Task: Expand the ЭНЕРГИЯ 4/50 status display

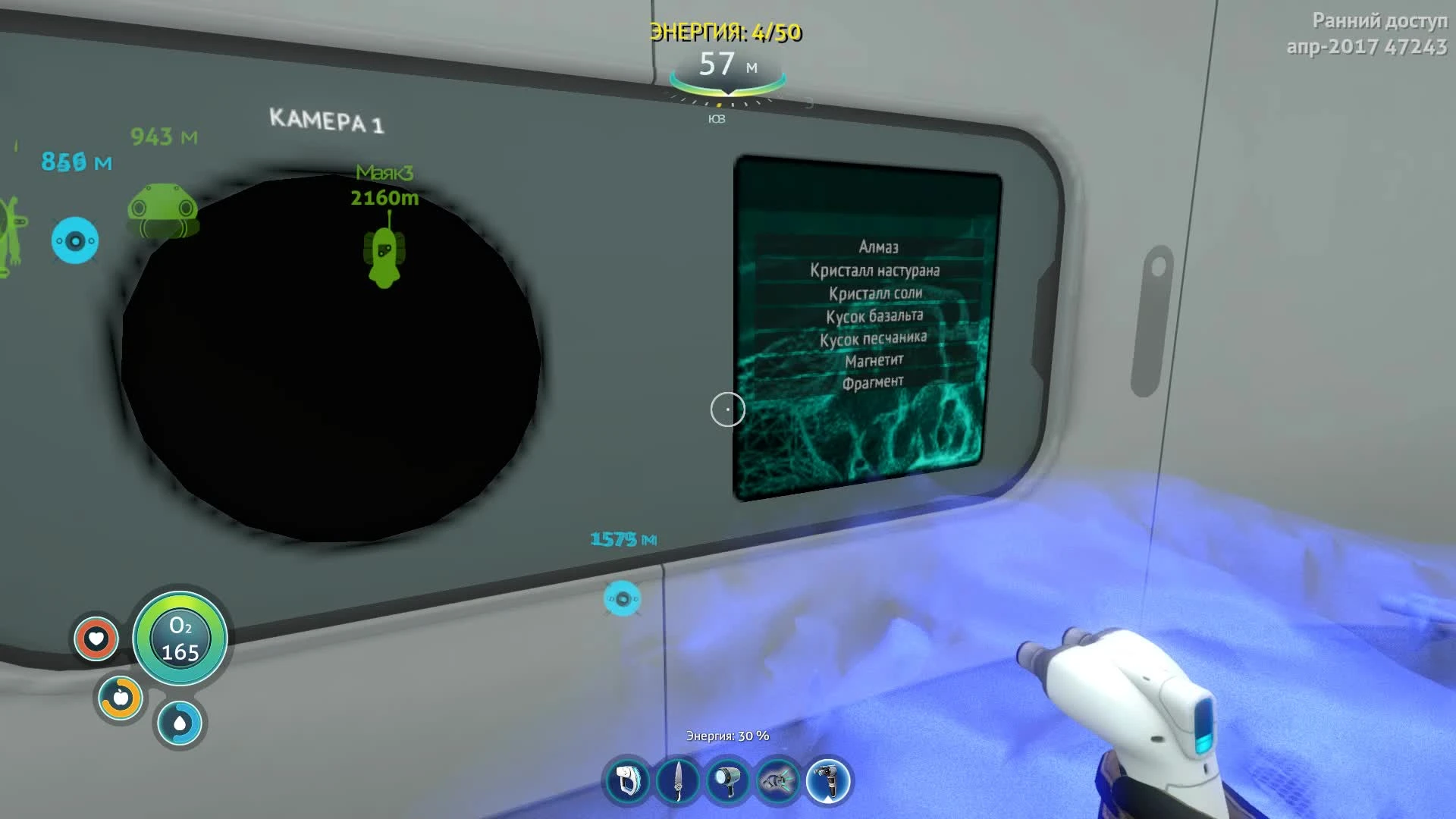Action: (726, 33)
